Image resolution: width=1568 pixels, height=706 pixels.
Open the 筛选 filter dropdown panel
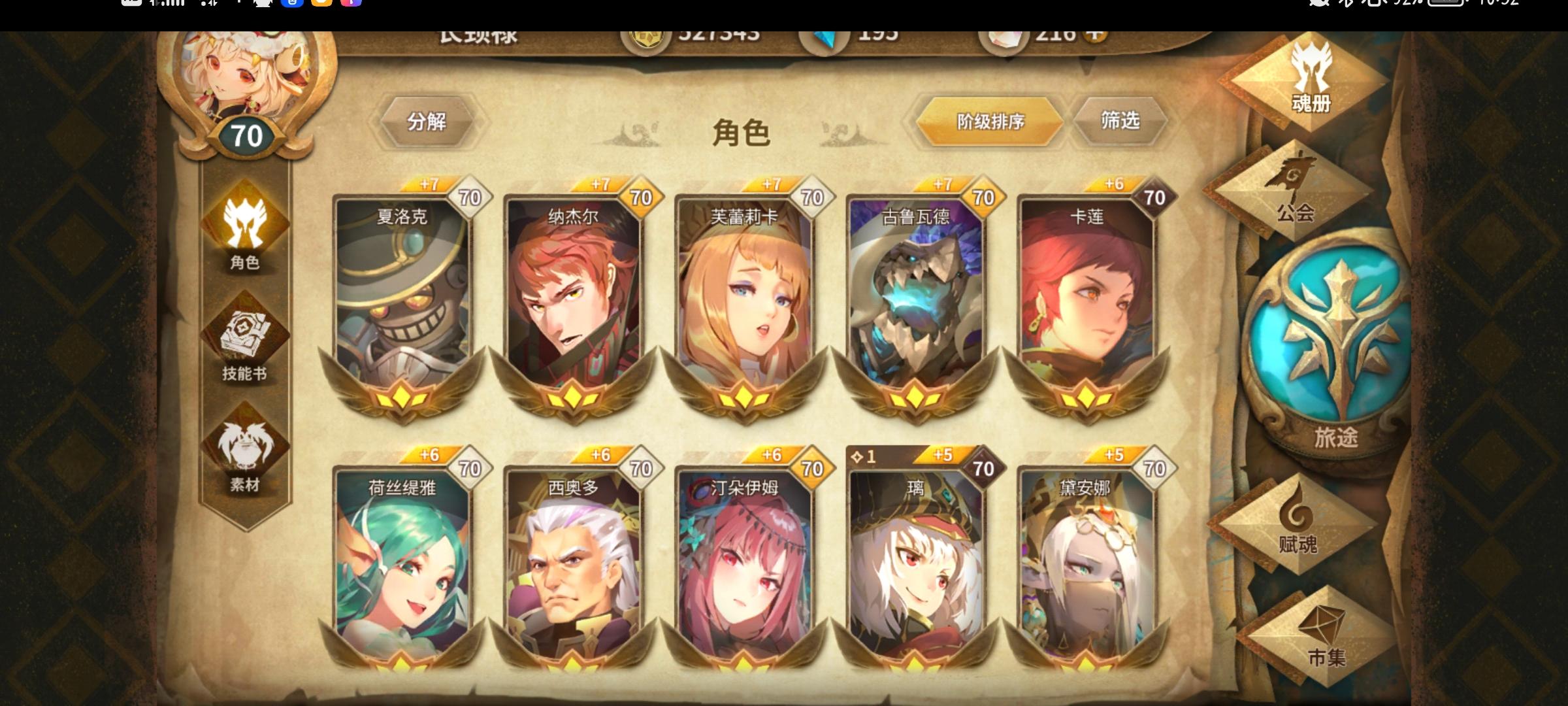click(1119, 121)
